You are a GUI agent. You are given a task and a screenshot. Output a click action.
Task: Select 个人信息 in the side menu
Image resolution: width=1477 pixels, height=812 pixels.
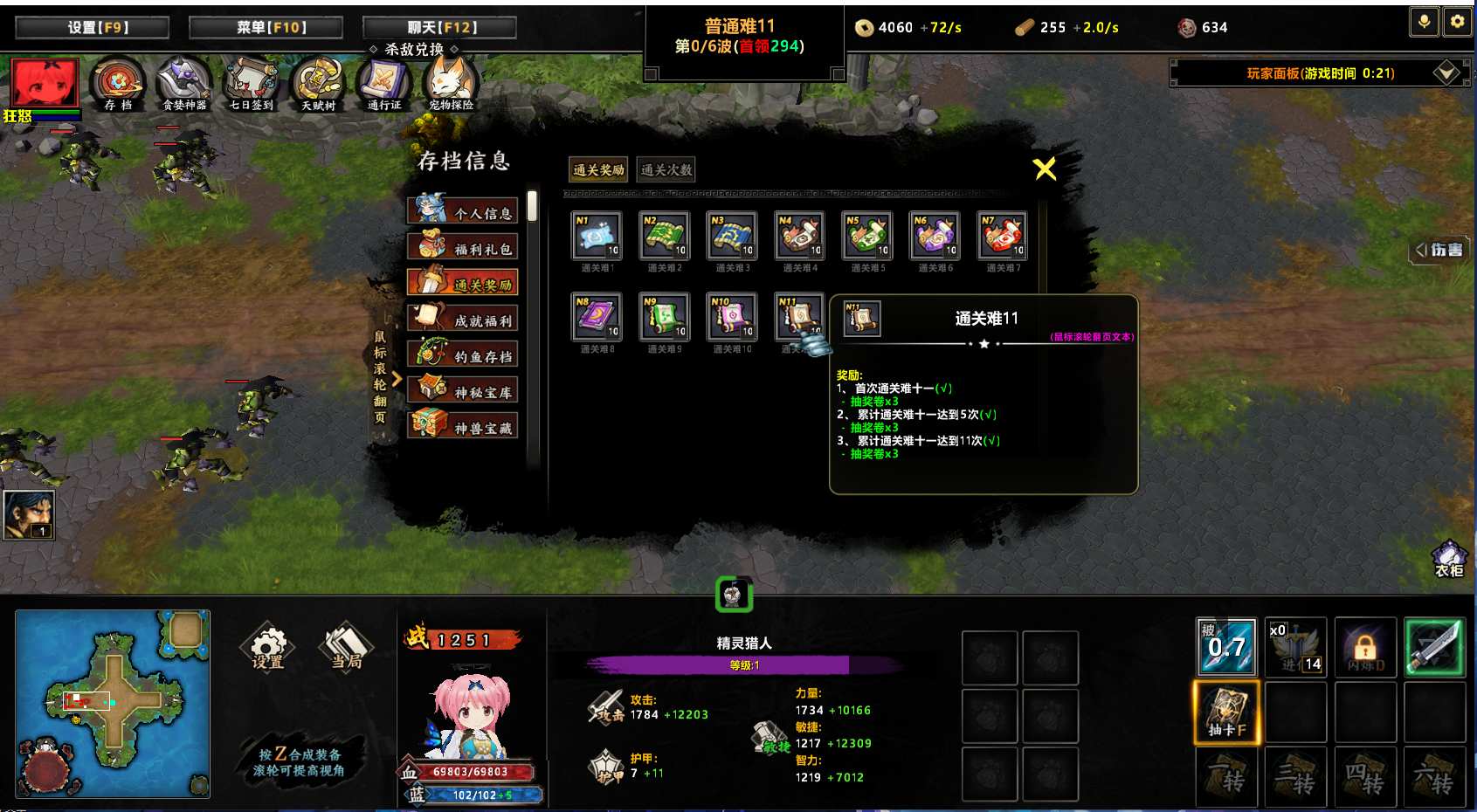(x=463, y=211)
